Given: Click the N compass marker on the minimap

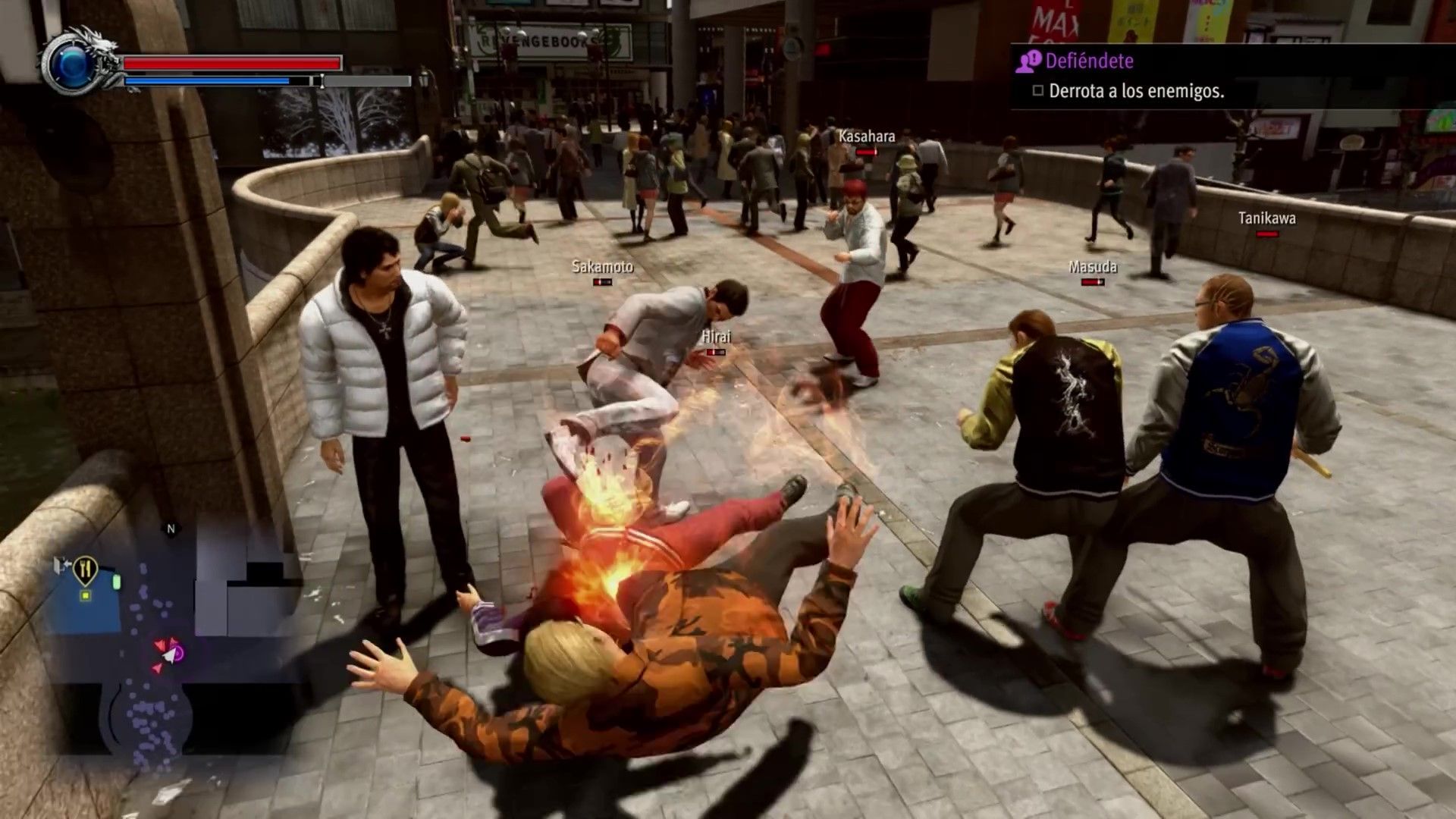Looking at the screenshot, I should [x=171, y=529].
